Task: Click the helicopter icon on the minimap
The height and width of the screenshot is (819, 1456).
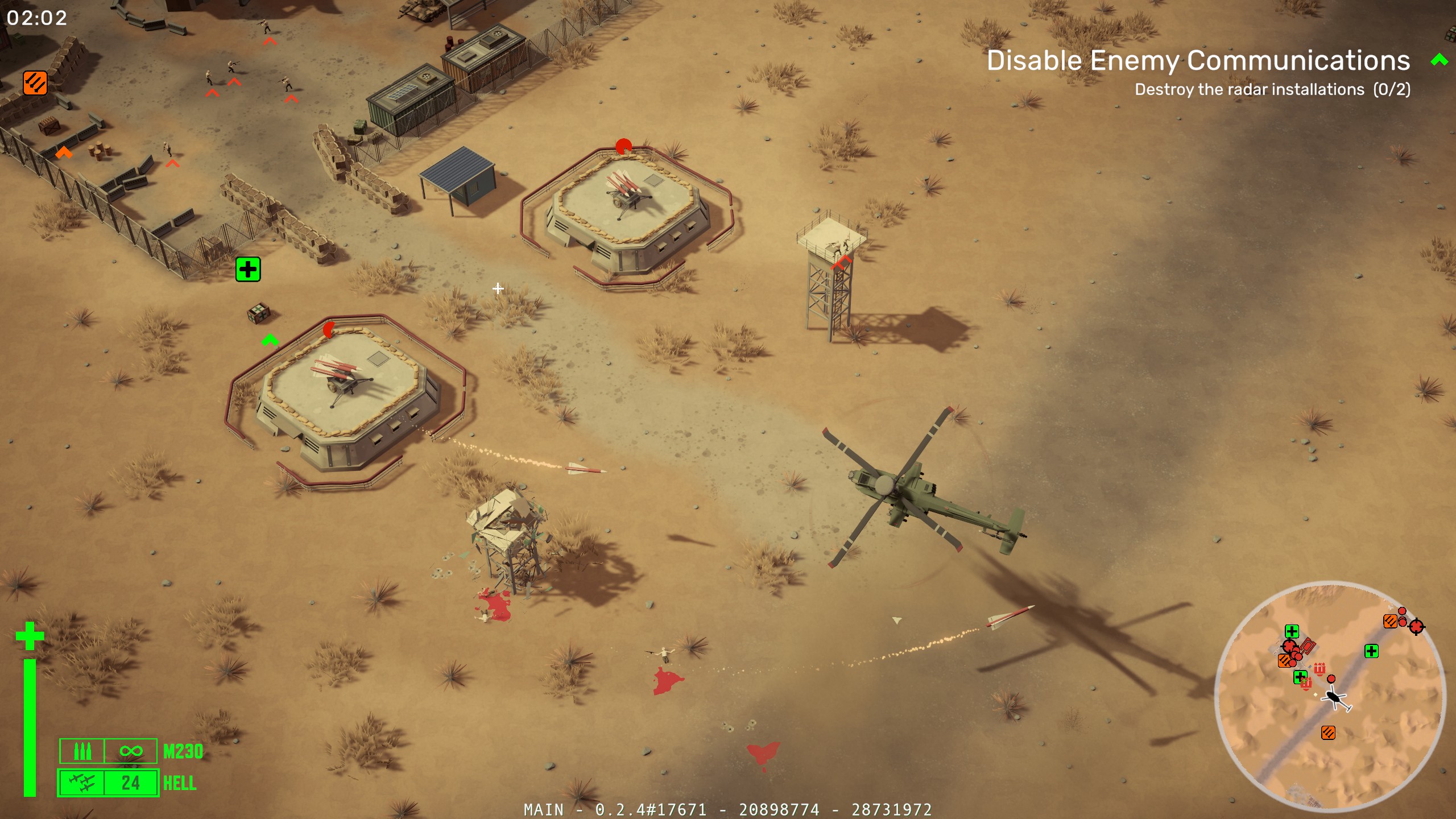Action: [x=1335, y=698]
